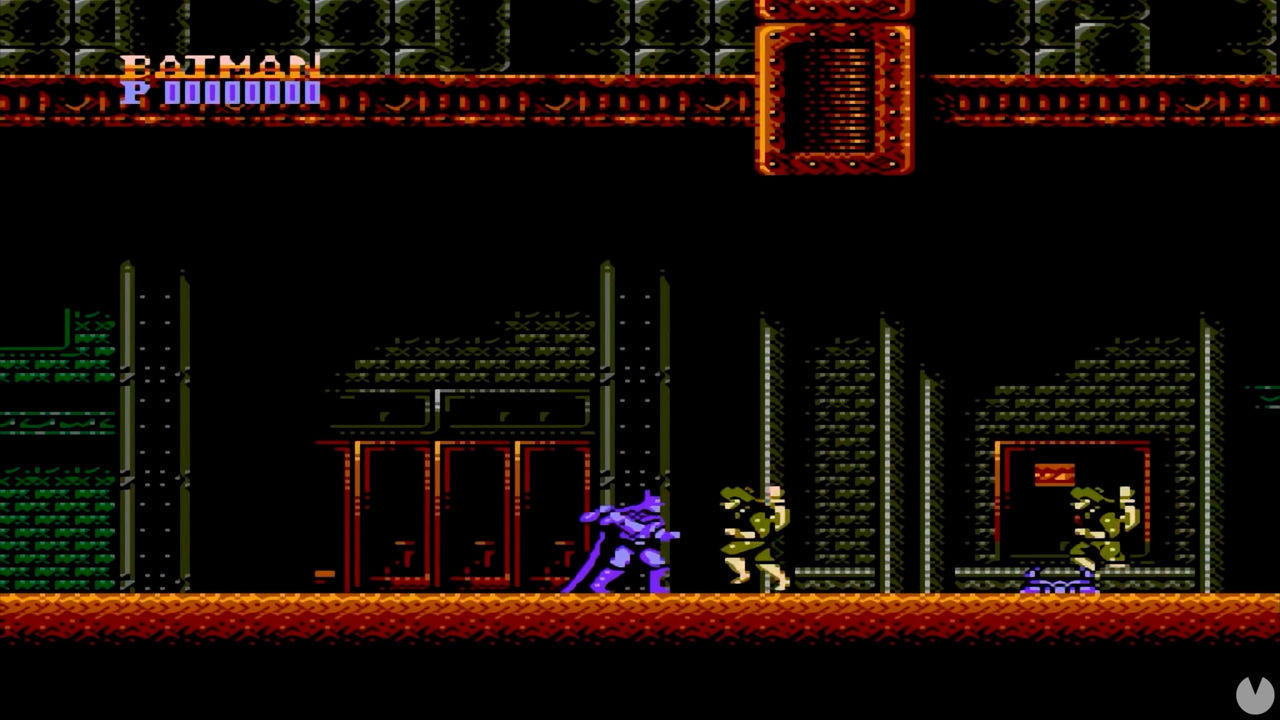Click the small switch on the lockers' left side
Image resolution: width=1280 pixels, height=720 pixels.
[x=325, y=574]
